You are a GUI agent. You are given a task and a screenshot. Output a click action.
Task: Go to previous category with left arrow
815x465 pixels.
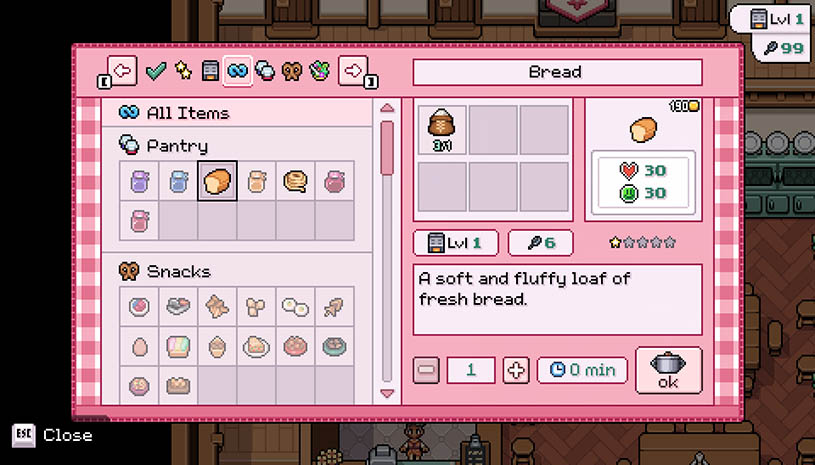(122, 71)
